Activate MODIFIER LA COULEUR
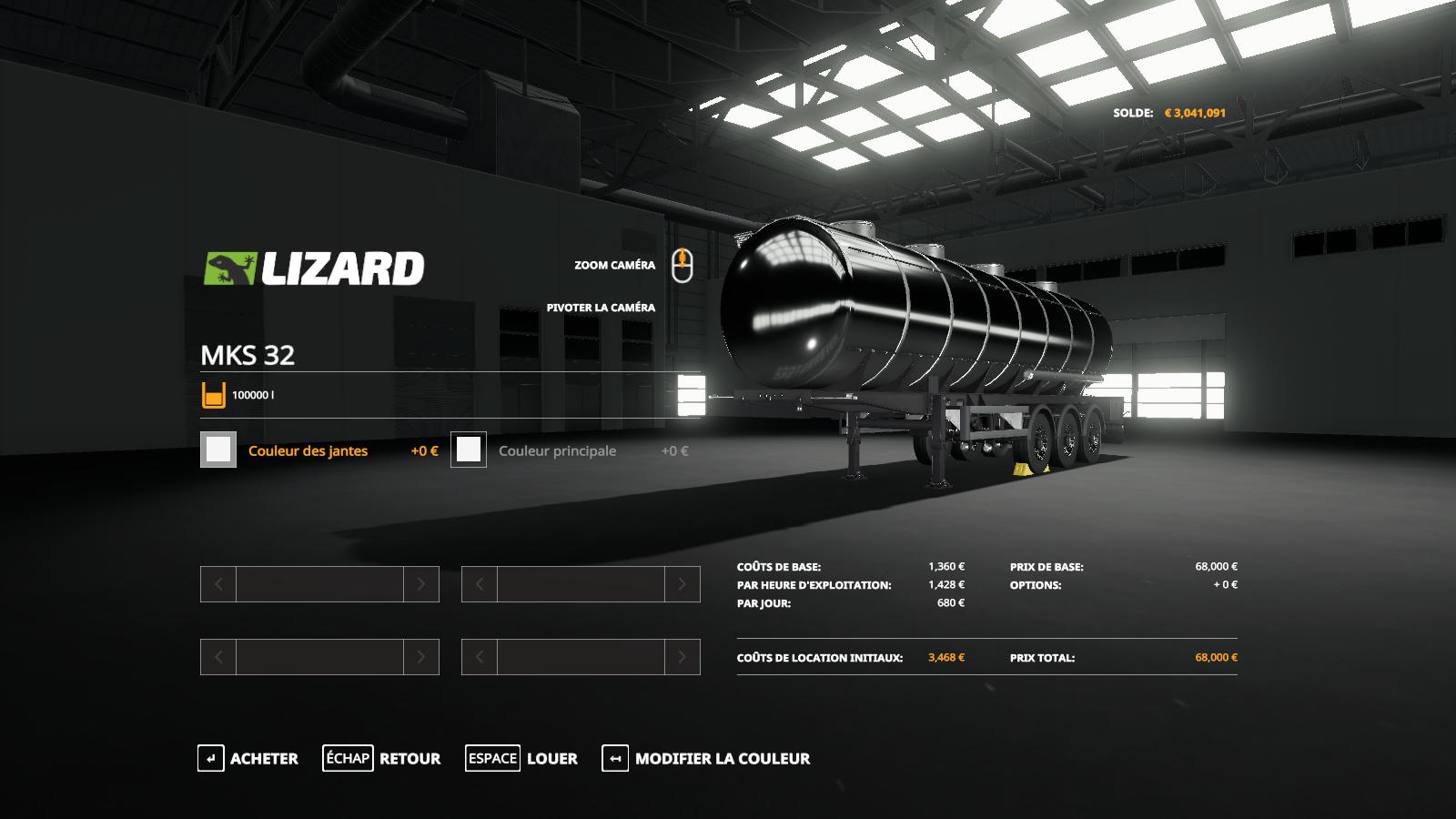The image size is (1456, 819). click(x=706, y=758)
